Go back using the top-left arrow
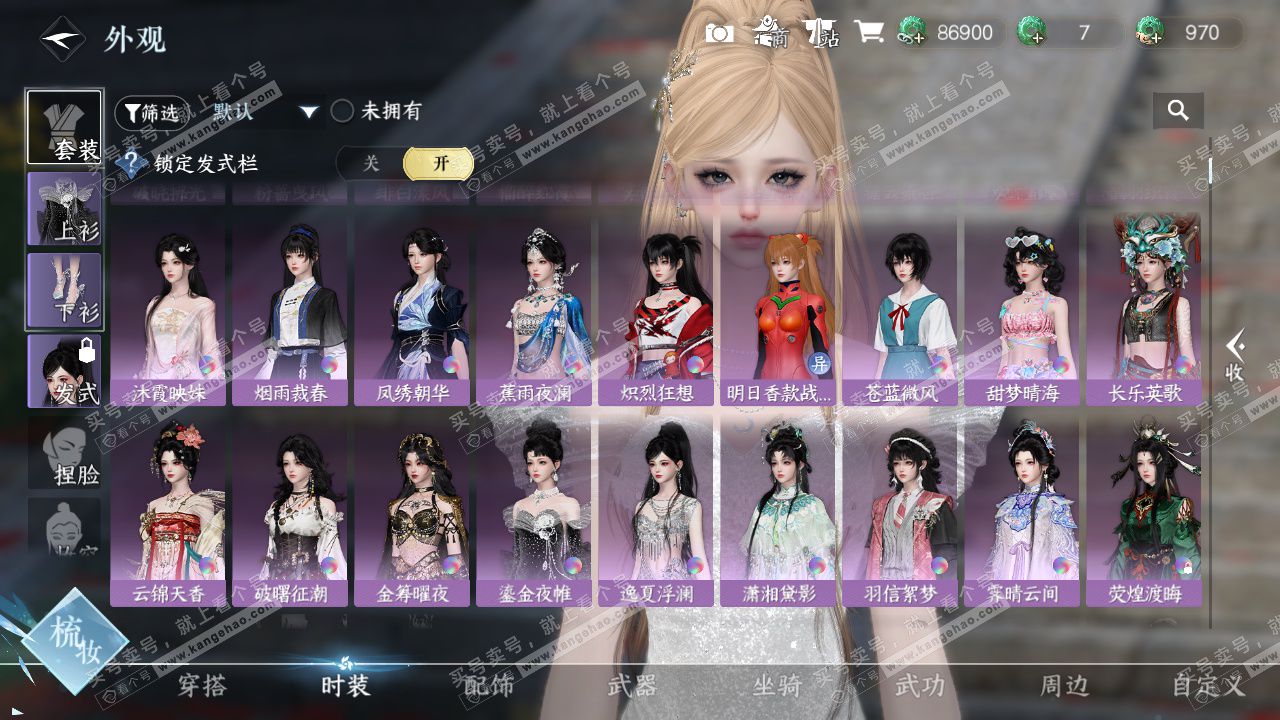This screenshot has width=1280, height=720. [60, 39]
